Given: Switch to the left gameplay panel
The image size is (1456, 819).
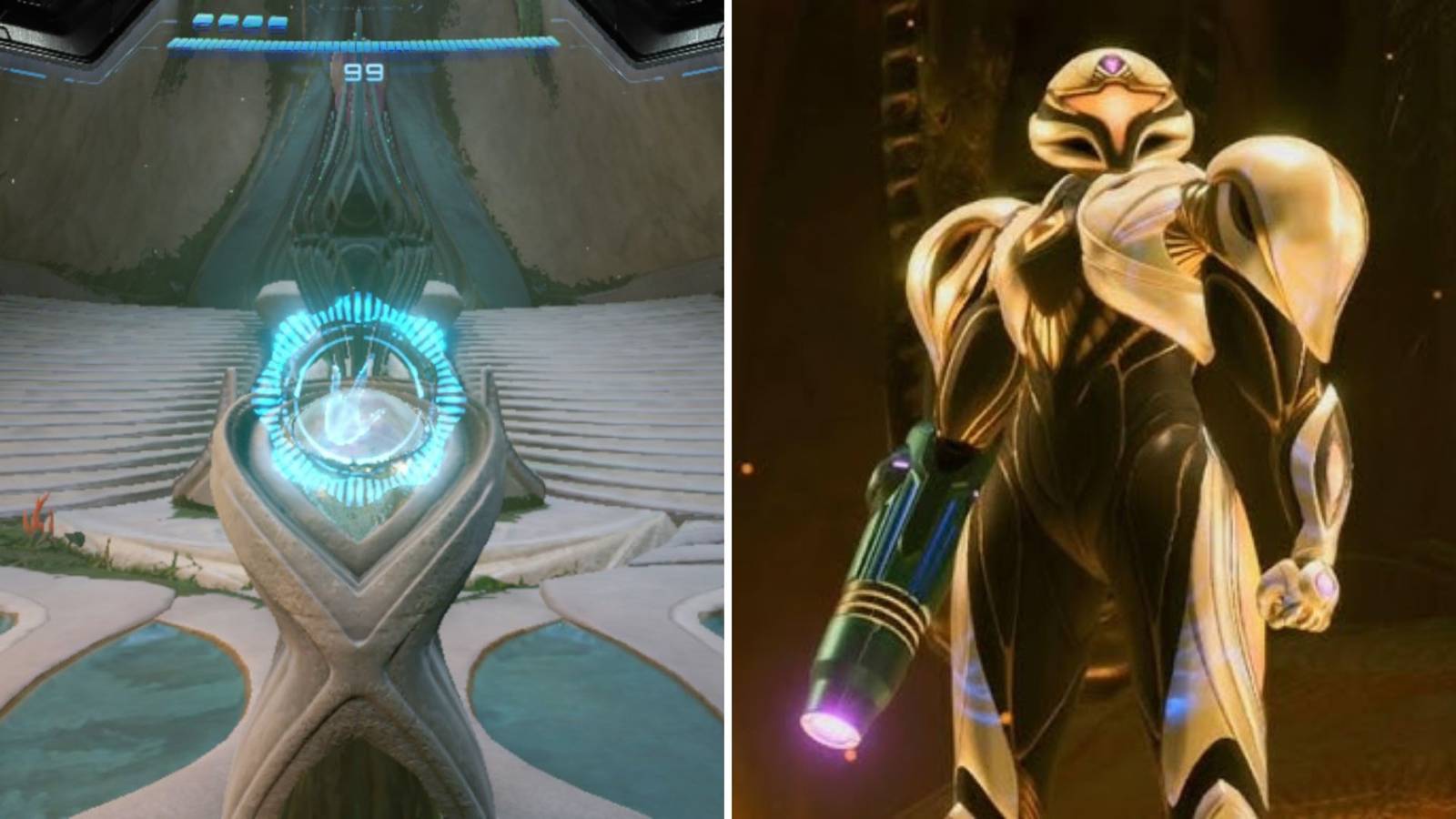Looking at the screenshot, I should (364, 409).
